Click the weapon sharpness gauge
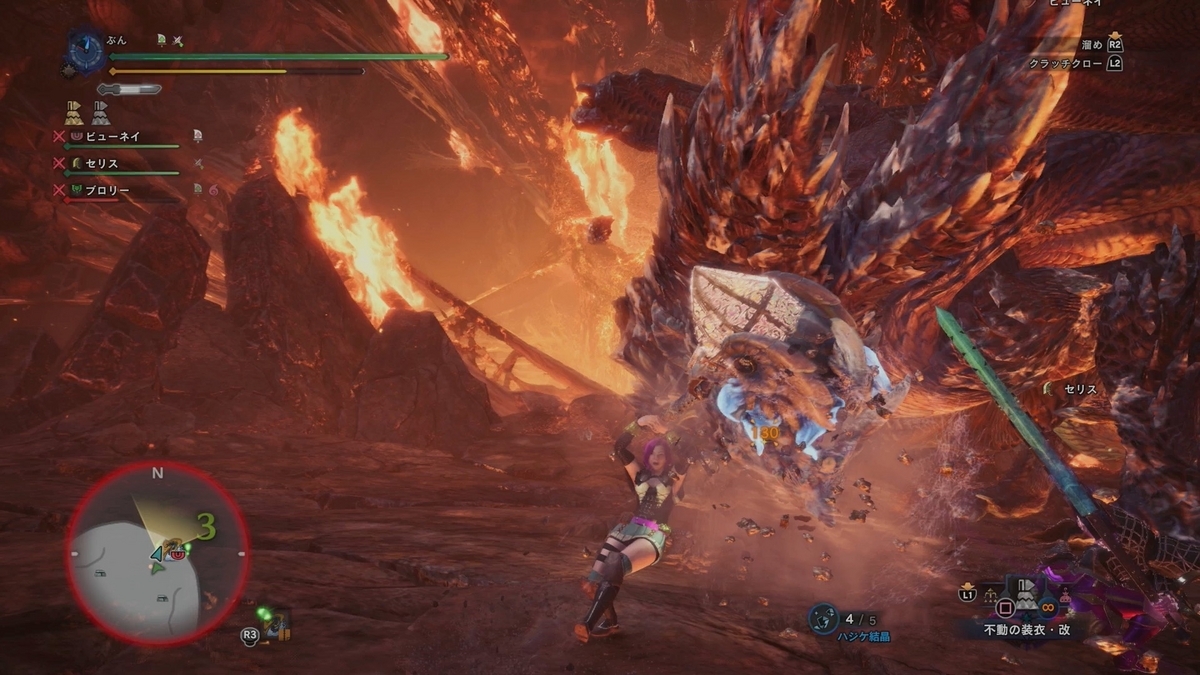The image size is (1200, 675). [128, 89]
